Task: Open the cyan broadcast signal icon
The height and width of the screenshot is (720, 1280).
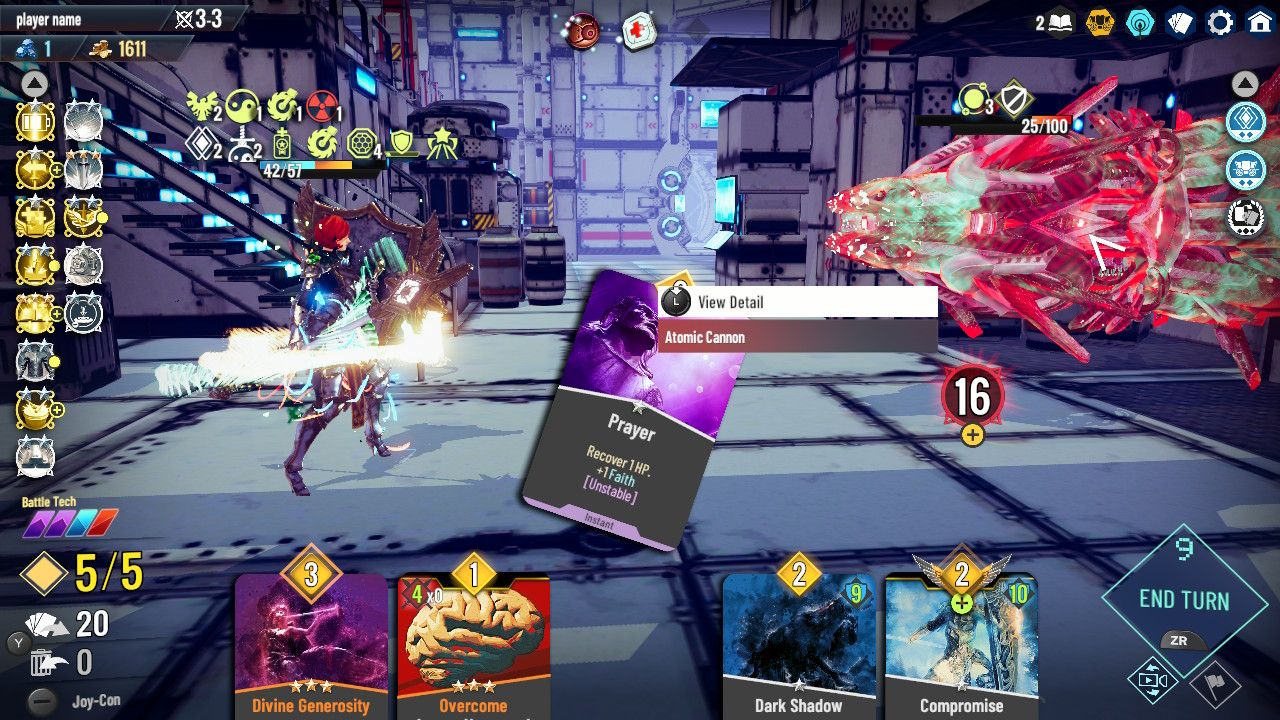Action: (1140, 22)
